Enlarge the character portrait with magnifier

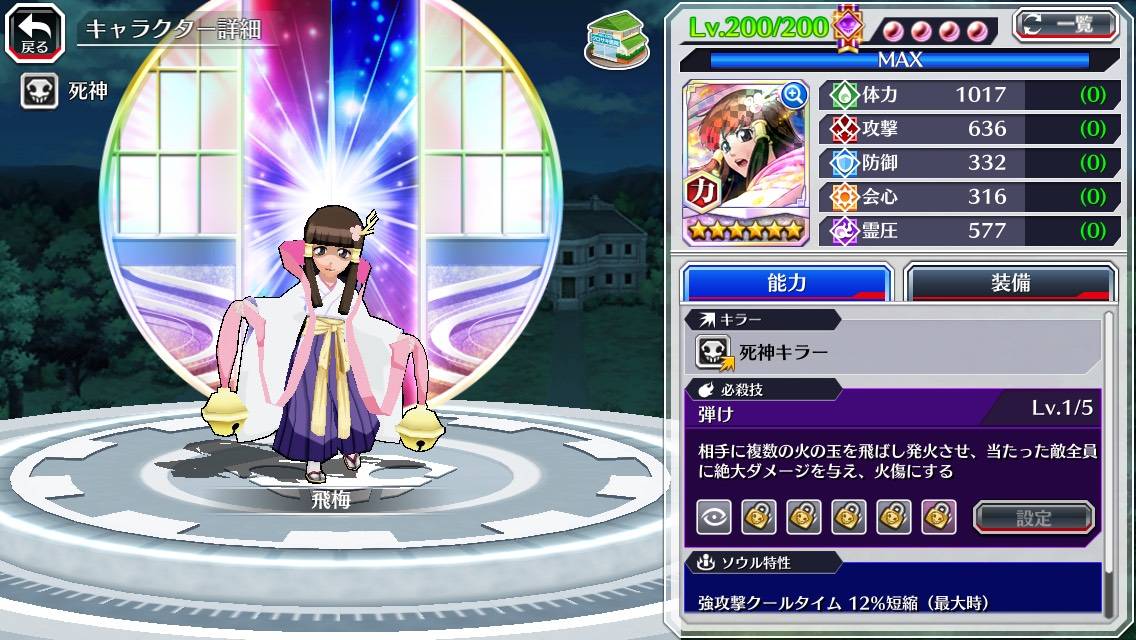[794, 95]
